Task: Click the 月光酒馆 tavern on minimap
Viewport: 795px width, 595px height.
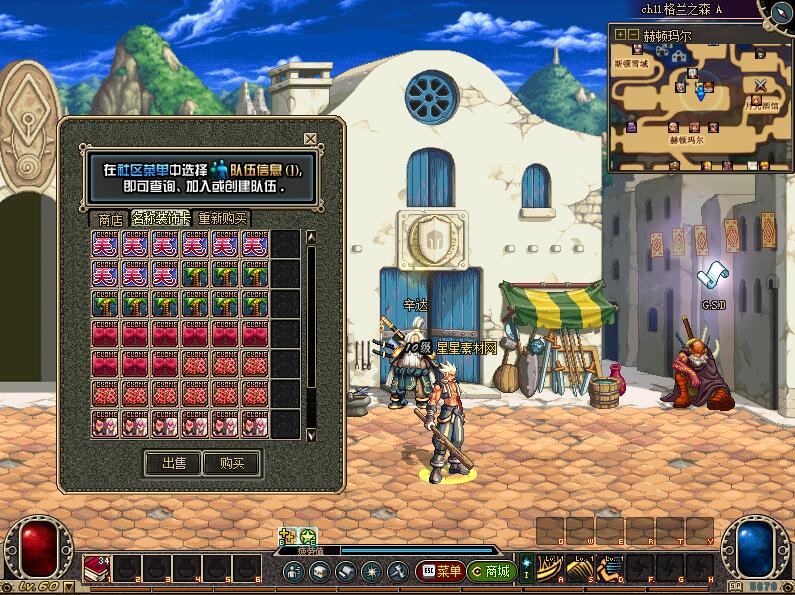Action: click(x=762, y=103)
